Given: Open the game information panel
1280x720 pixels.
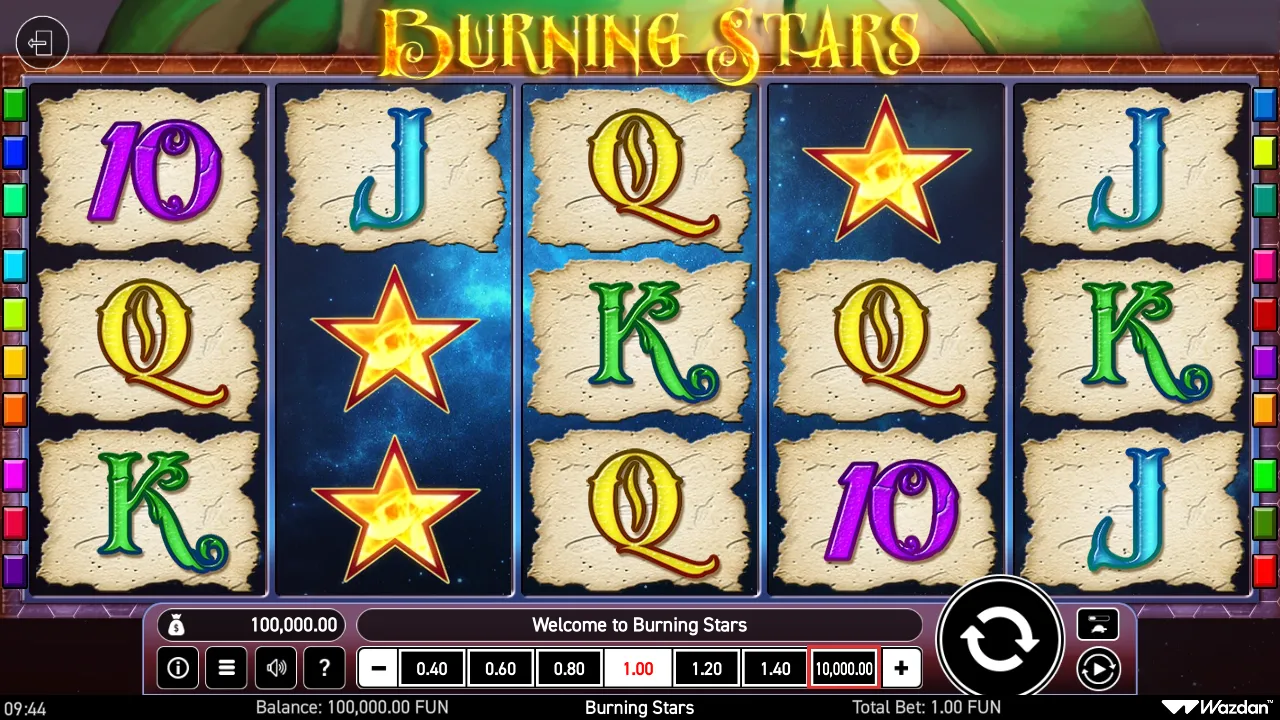Looking at the screenshot, I should 178,668.
